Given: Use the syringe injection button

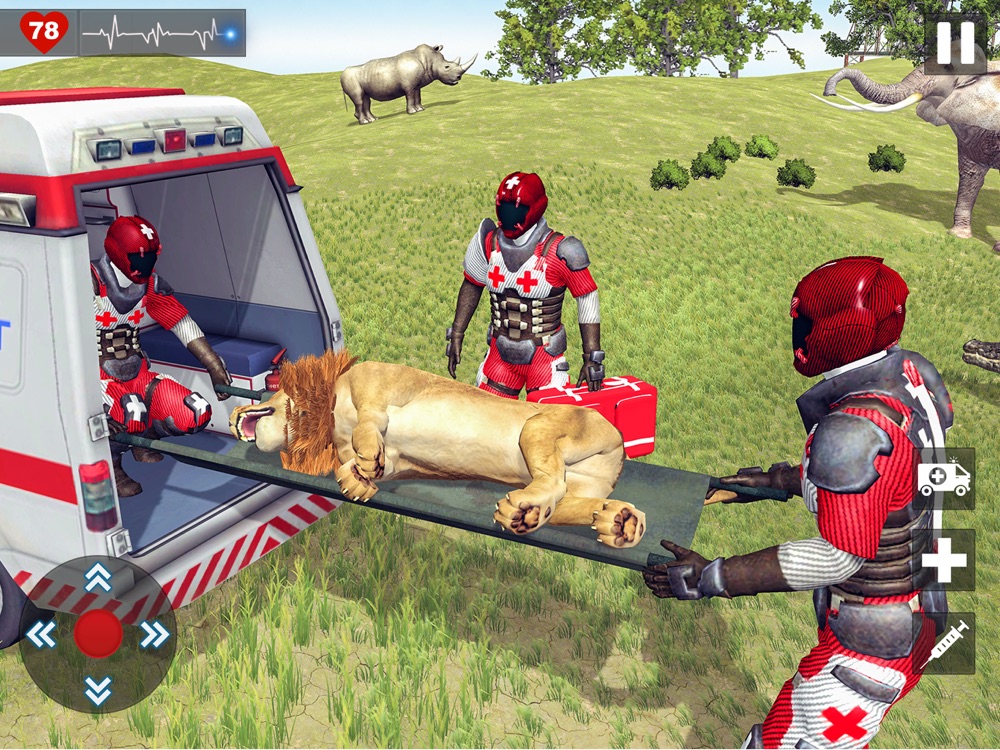Looking at the screenshot, I should 943,643.
